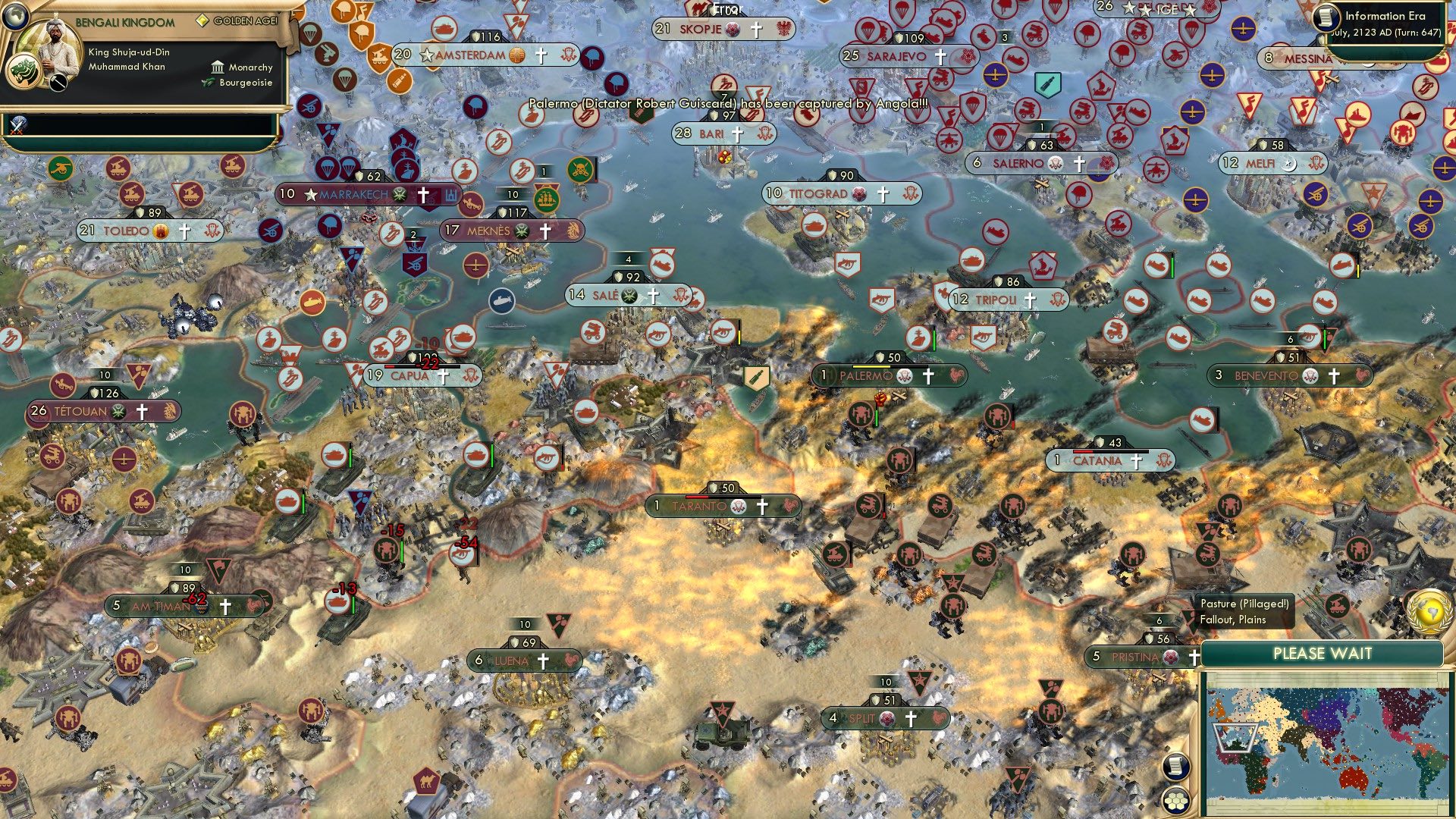Image resolution: width=1456 pixels, height=819 pixels.
Task: Click the Bourgeoisie policy label
Action: 243,83
